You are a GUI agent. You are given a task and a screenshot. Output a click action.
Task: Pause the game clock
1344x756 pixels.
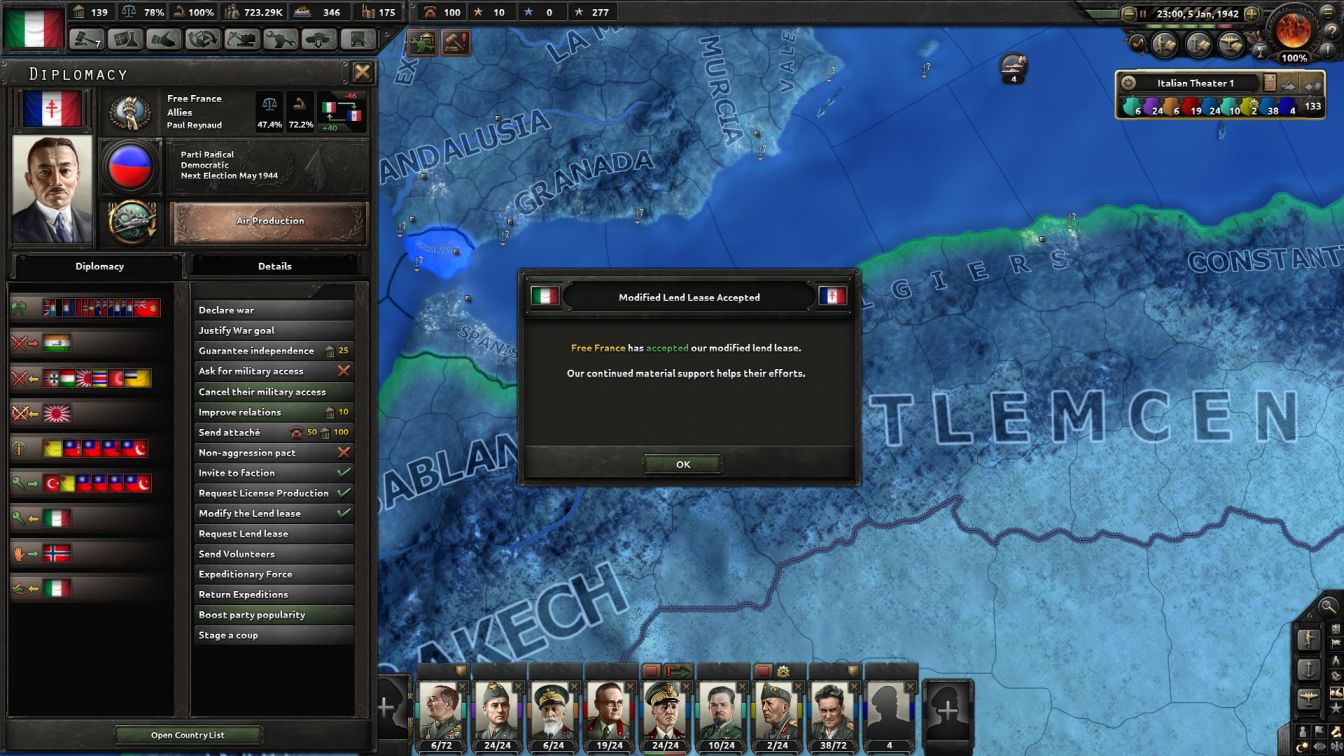click(x=1143, y=13)
